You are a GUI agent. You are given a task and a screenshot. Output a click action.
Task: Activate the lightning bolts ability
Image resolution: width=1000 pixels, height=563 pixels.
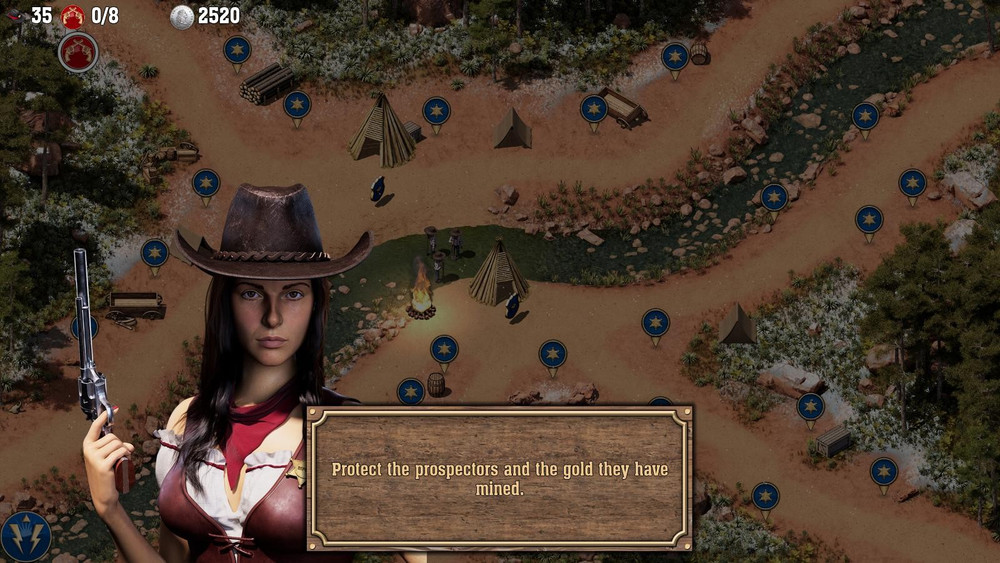pyautogui.click(x=26, y=536)
